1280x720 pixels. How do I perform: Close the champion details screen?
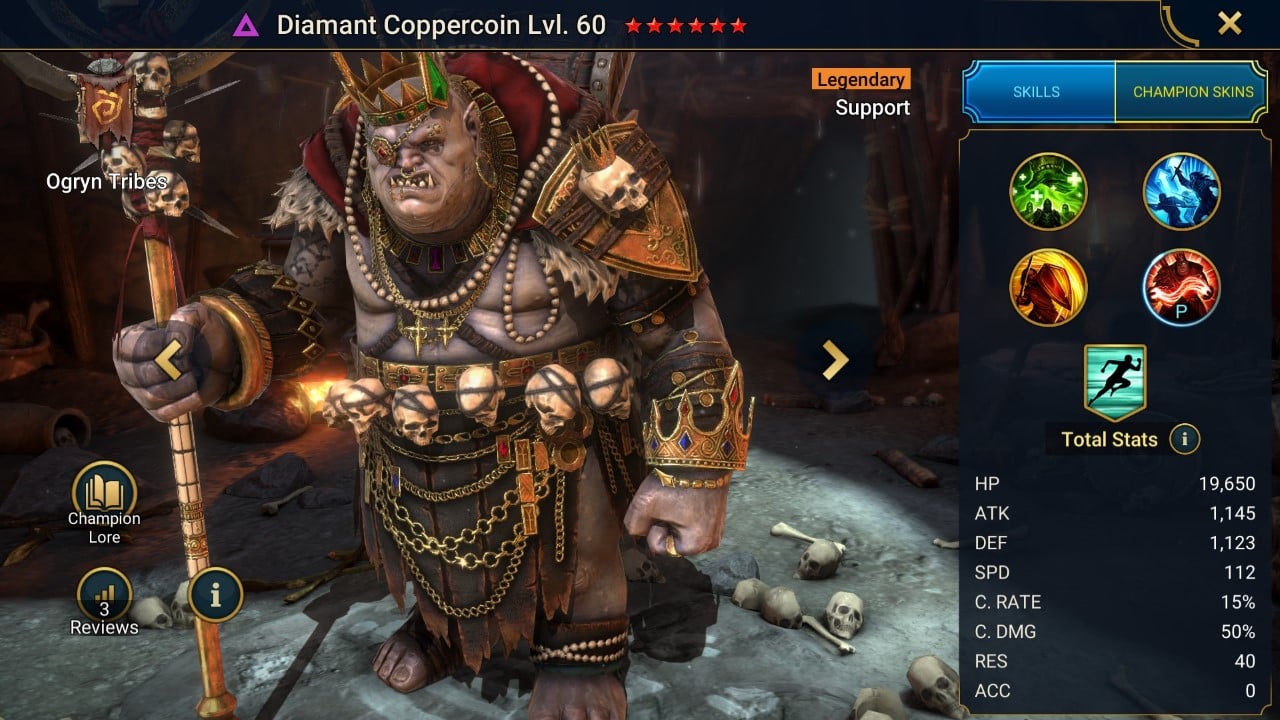click(1229, 24)
